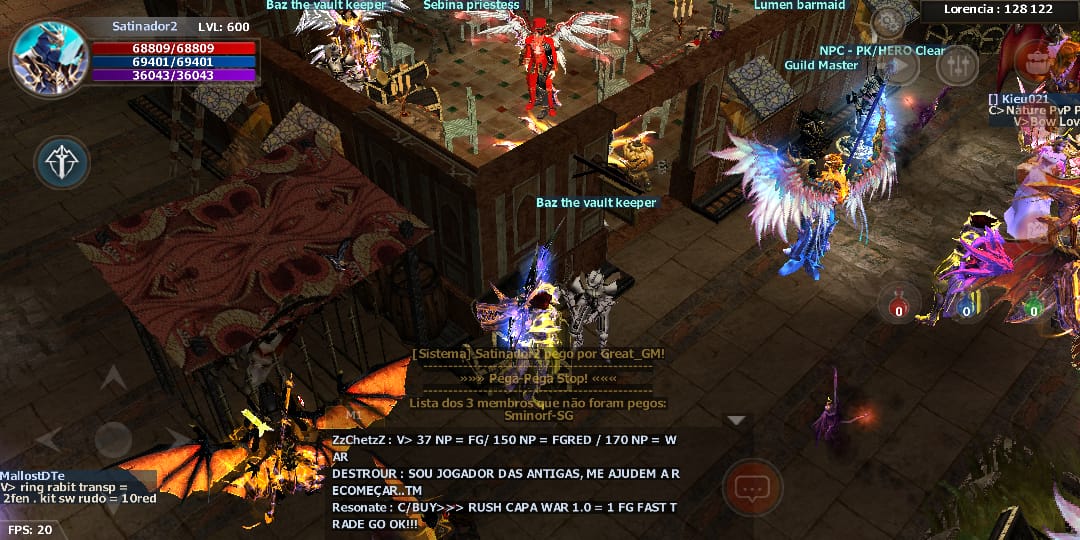
Task: Collapse chat with the small down arrow
Action: click(736, 421)
